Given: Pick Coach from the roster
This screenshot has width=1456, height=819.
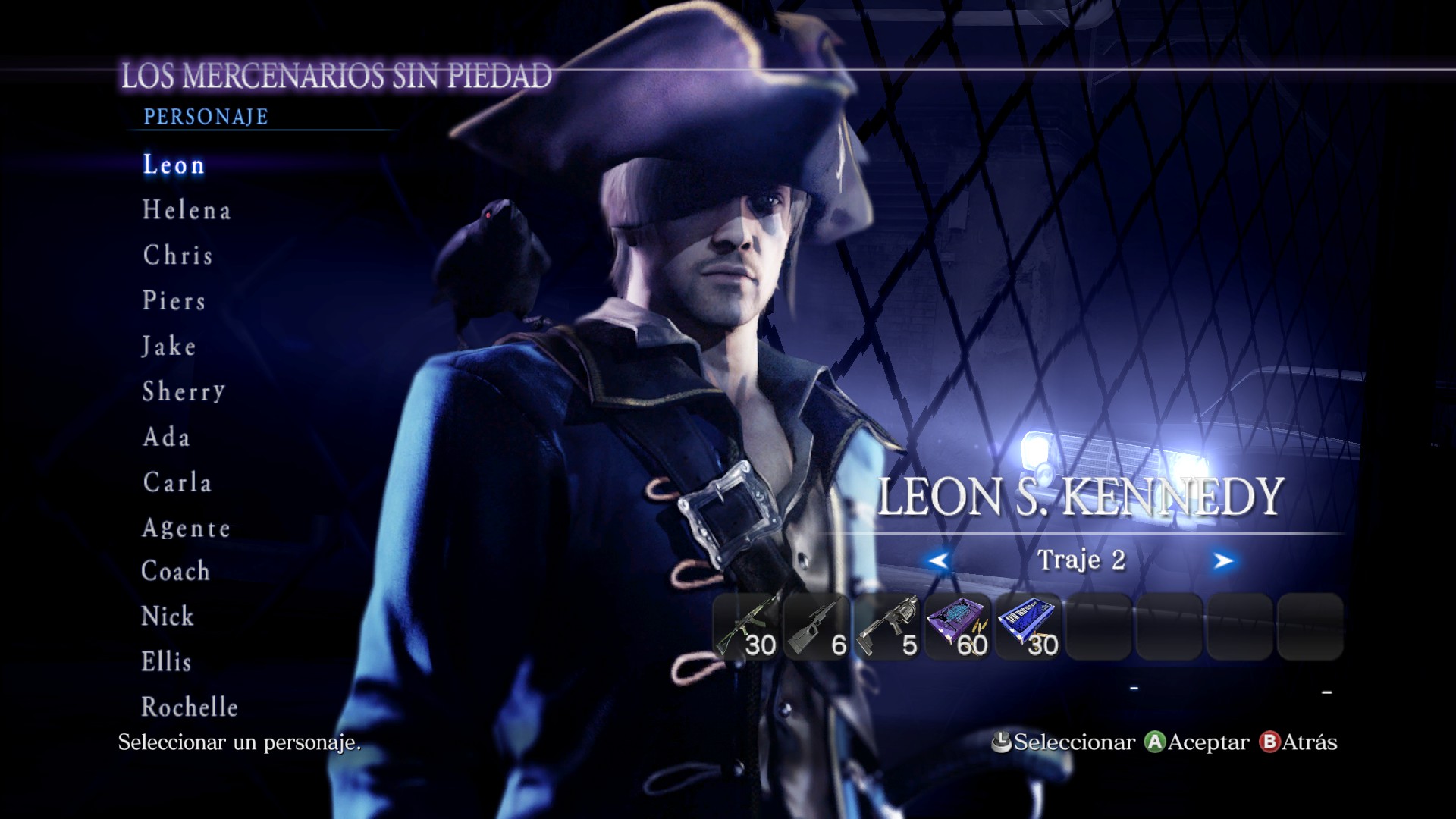Looking at the screenshot, I should tap(176, 571).
